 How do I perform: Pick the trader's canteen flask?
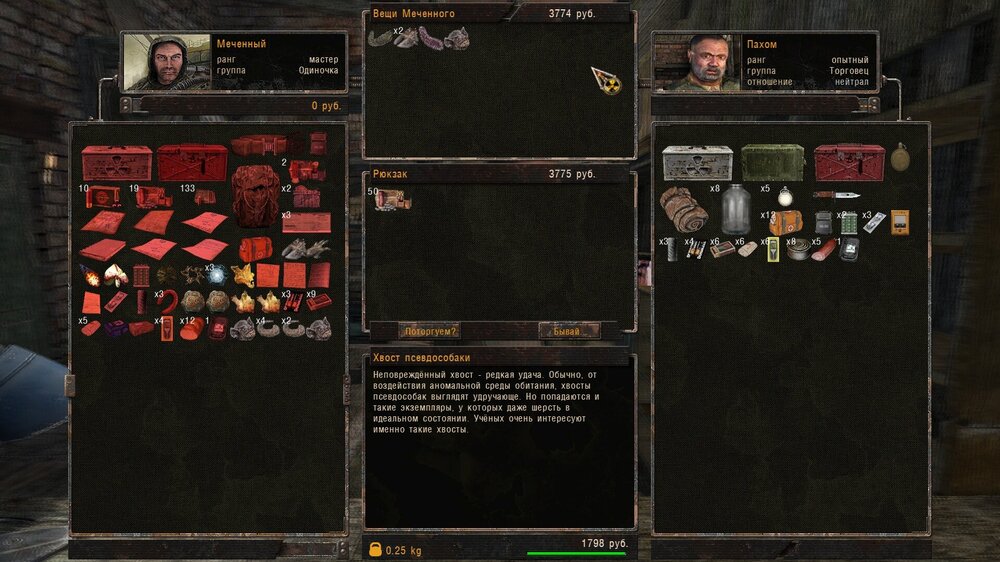pos(900,159)
